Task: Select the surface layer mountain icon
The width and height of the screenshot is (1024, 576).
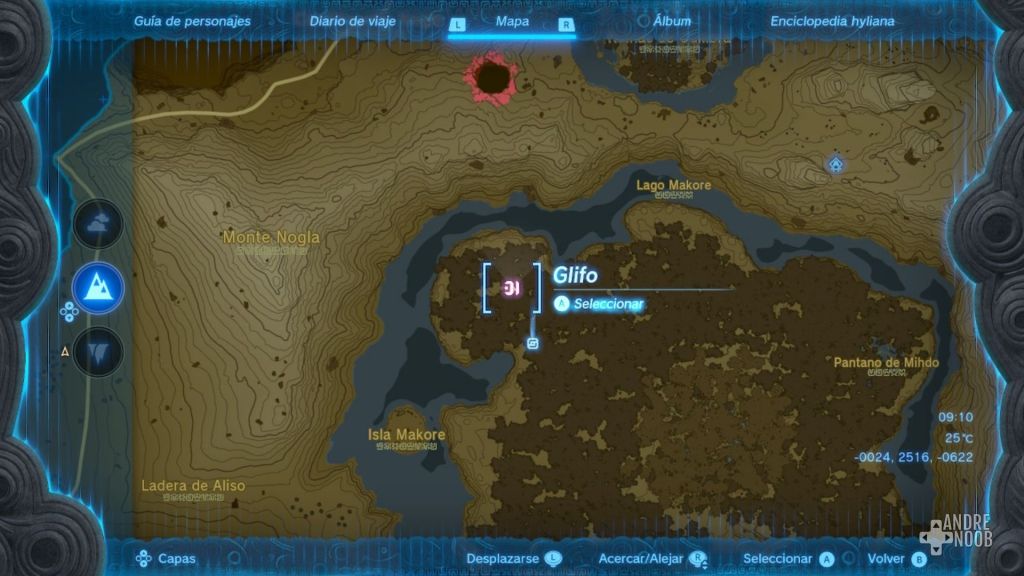Action: 99,288
